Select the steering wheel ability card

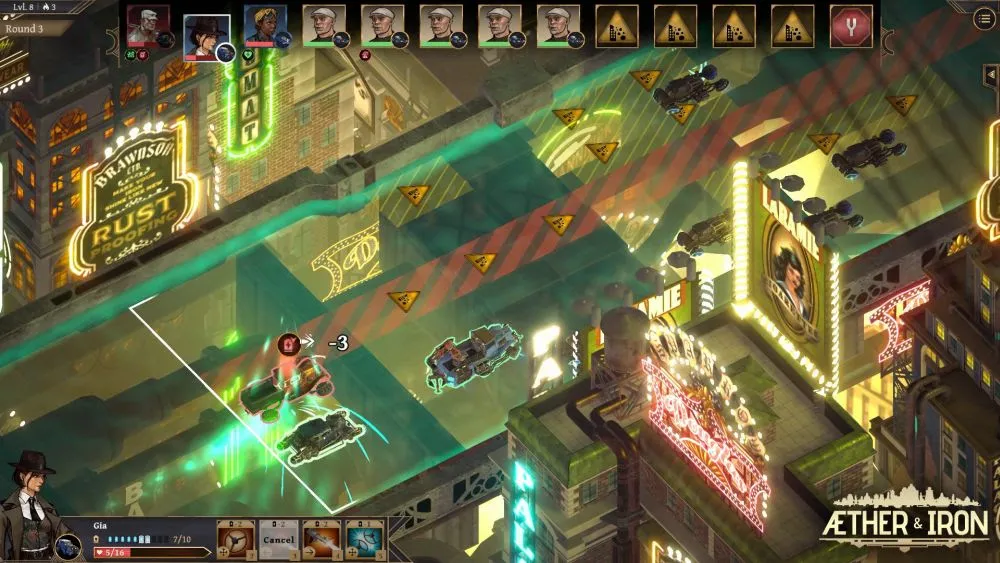click(236, 539)
